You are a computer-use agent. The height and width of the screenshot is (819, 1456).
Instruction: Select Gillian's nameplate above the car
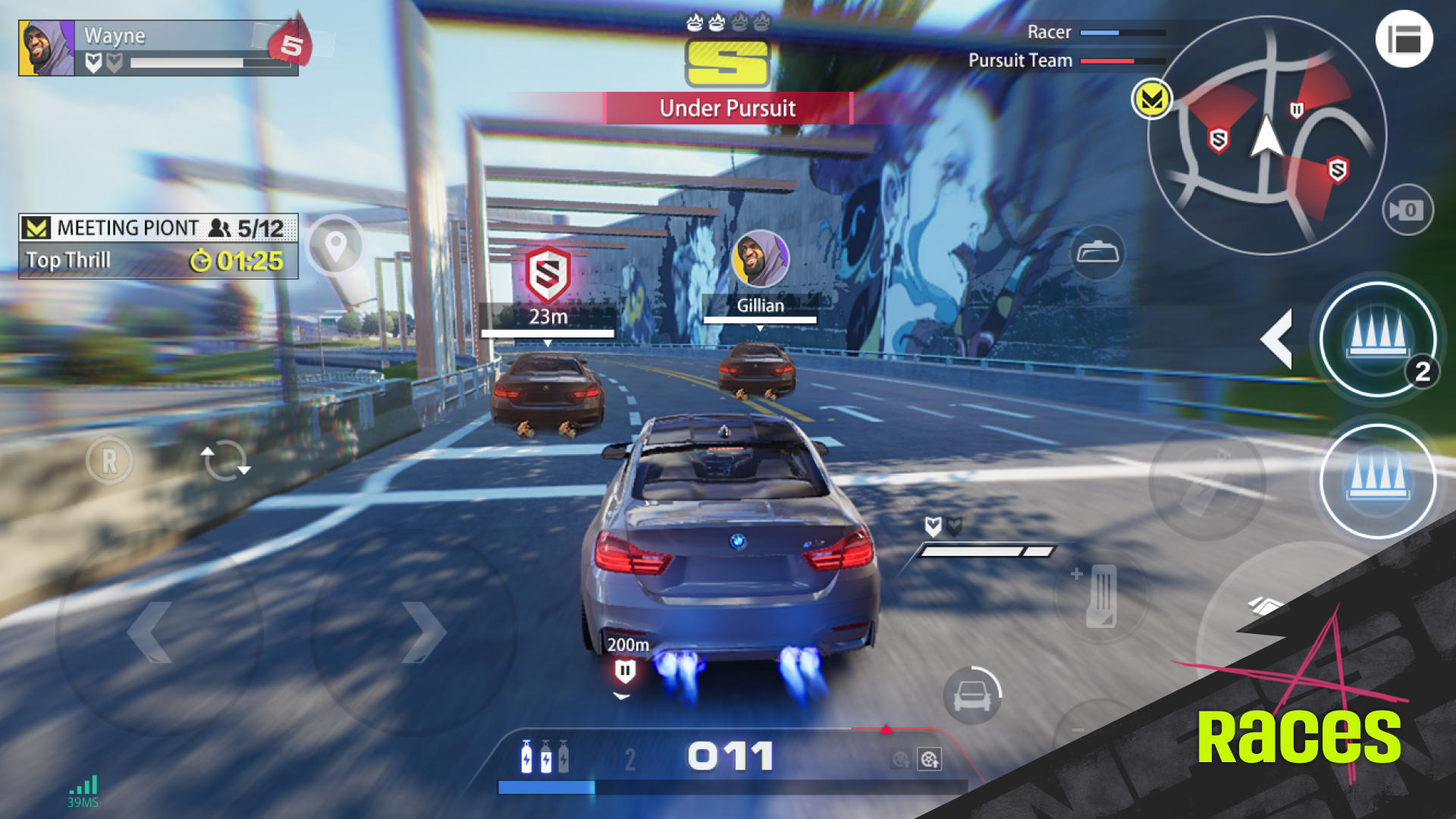[x=761, y=306]
